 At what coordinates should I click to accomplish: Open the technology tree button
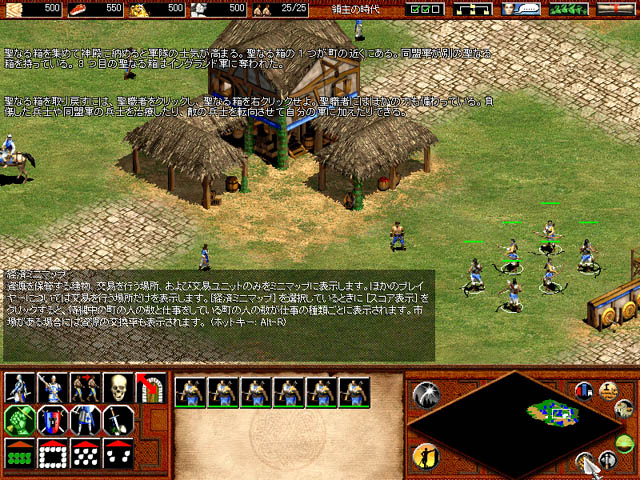pyautogui.click(x=470, y=8)
